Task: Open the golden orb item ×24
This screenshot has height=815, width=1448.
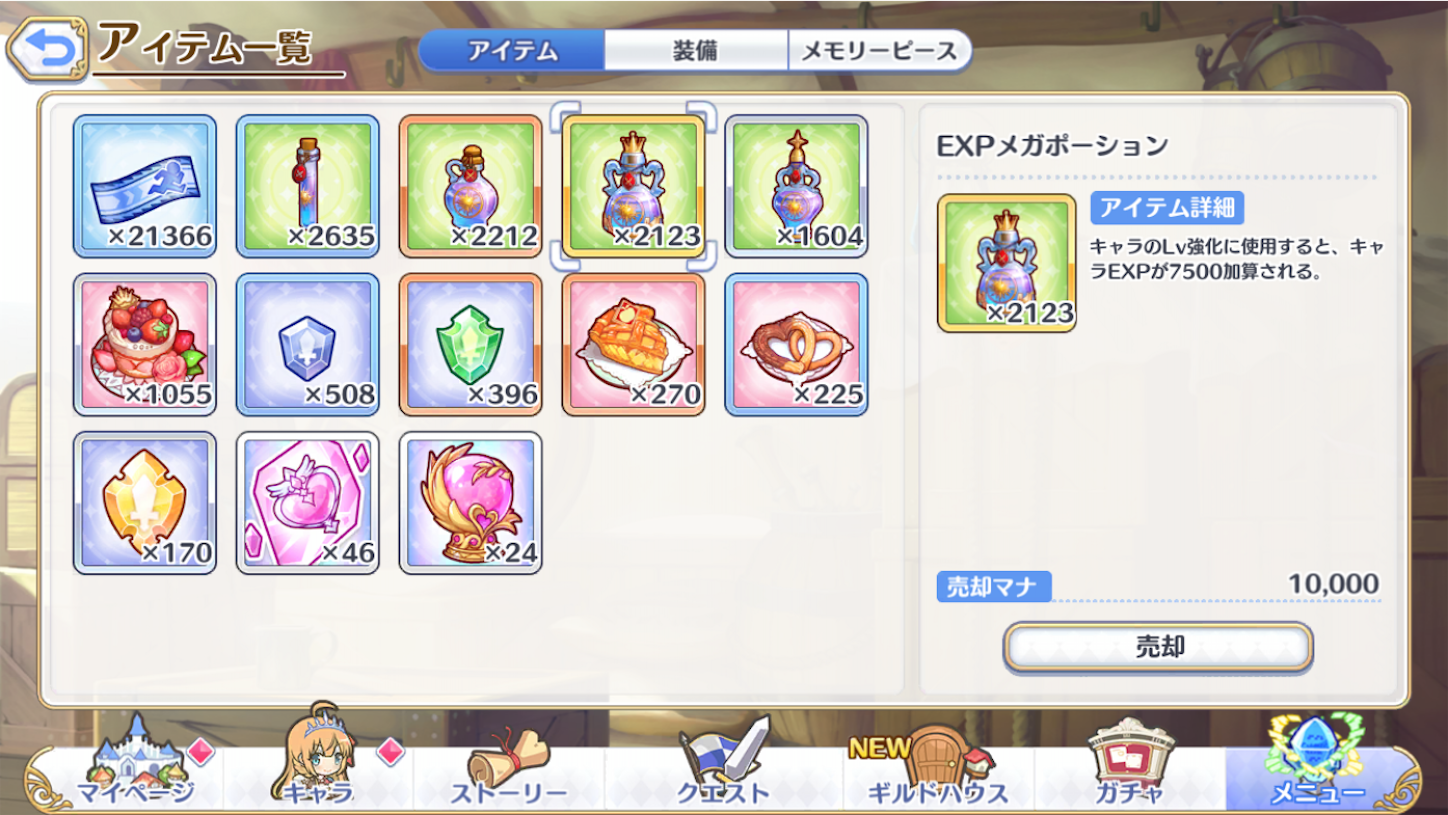Action: (471, 505)
